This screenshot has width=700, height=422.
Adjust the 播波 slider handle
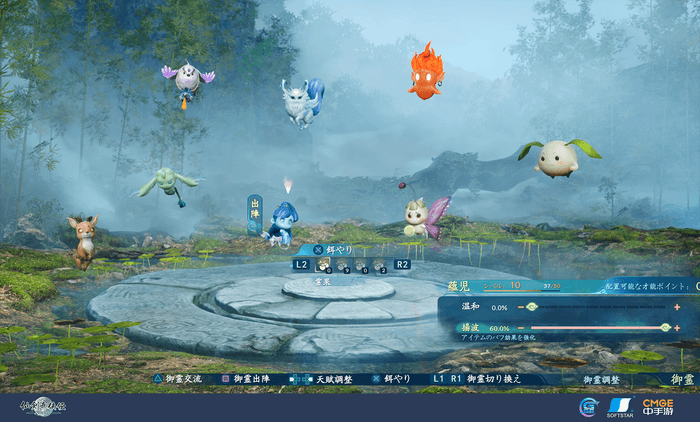tap(665, 327)
